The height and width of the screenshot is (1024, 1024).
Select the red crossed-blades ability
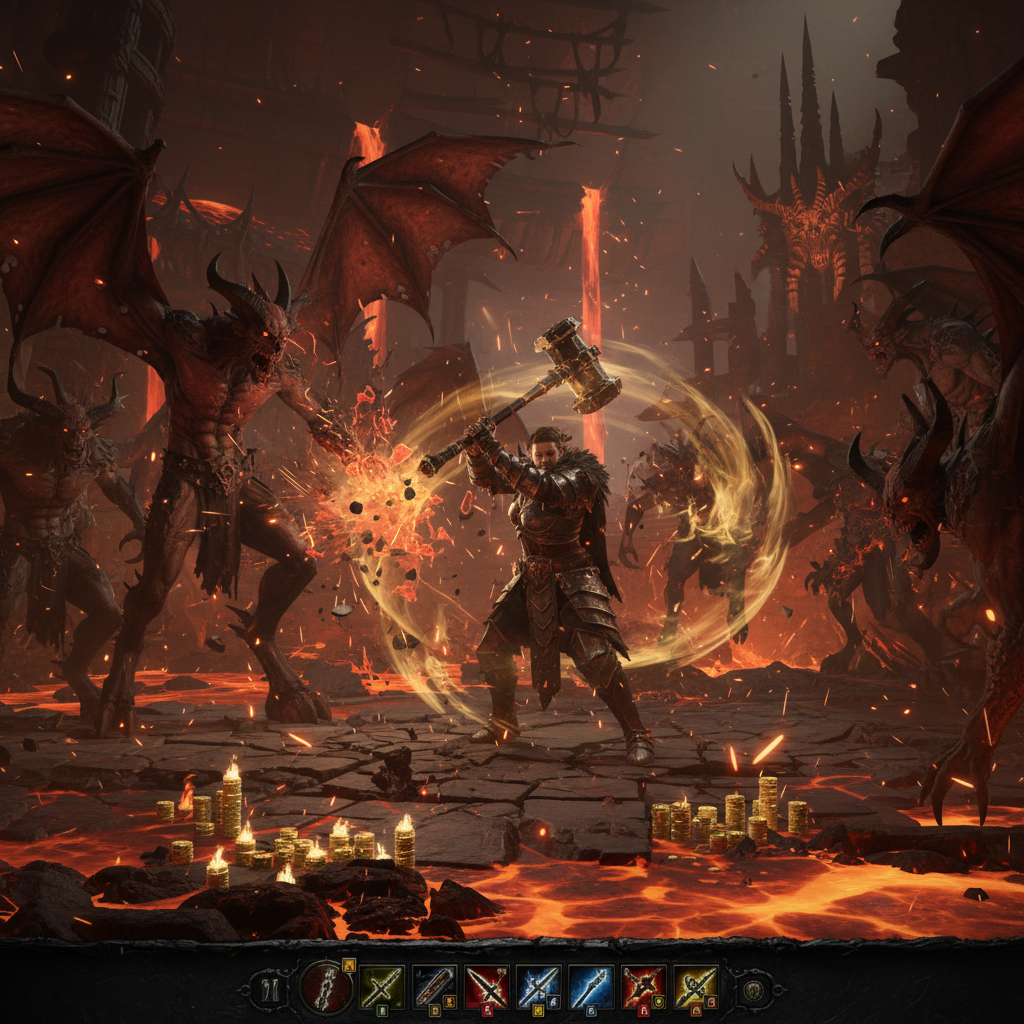(487, 987)
